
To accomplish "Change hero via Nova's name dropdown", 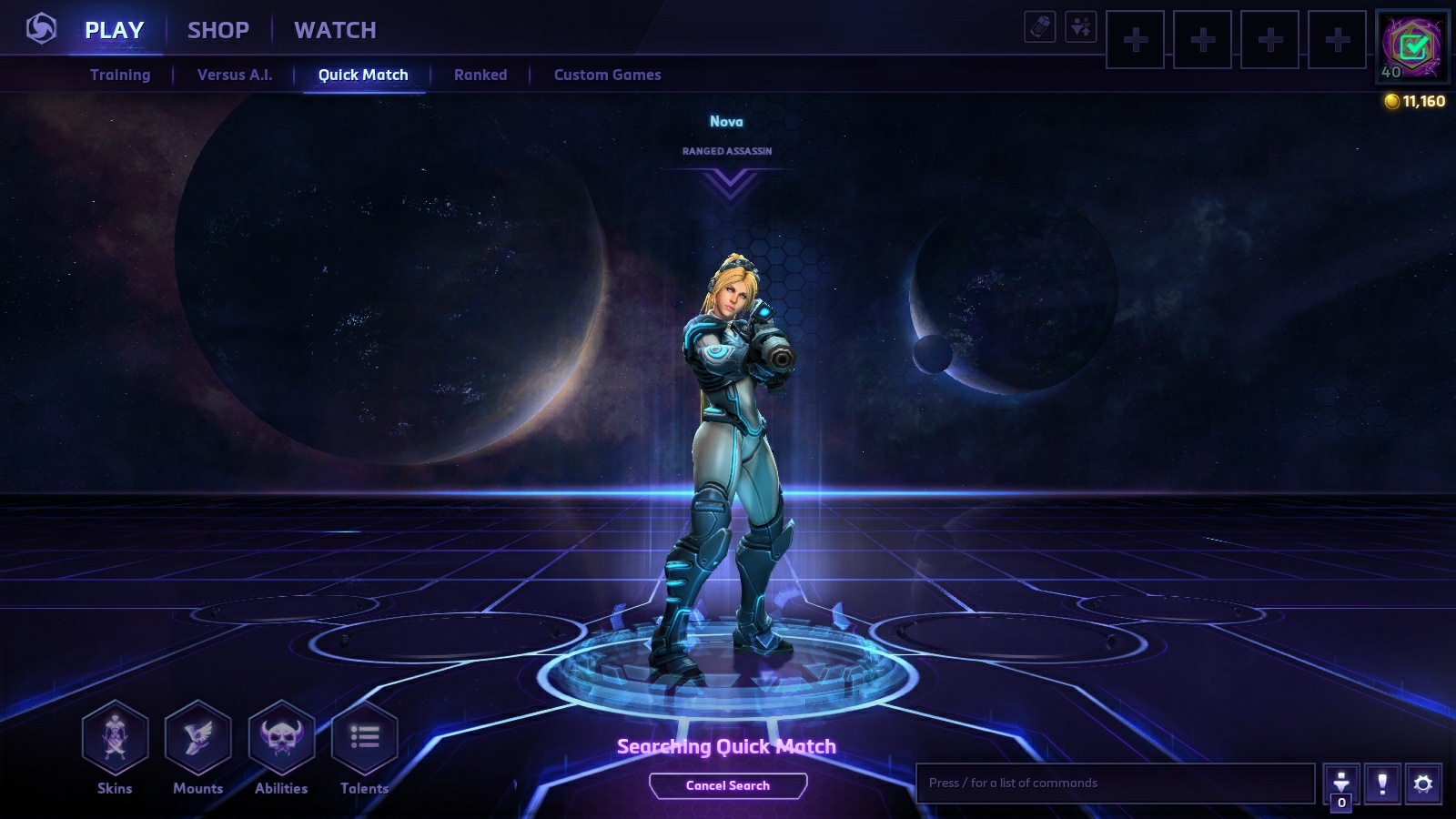I will point(728,182).
